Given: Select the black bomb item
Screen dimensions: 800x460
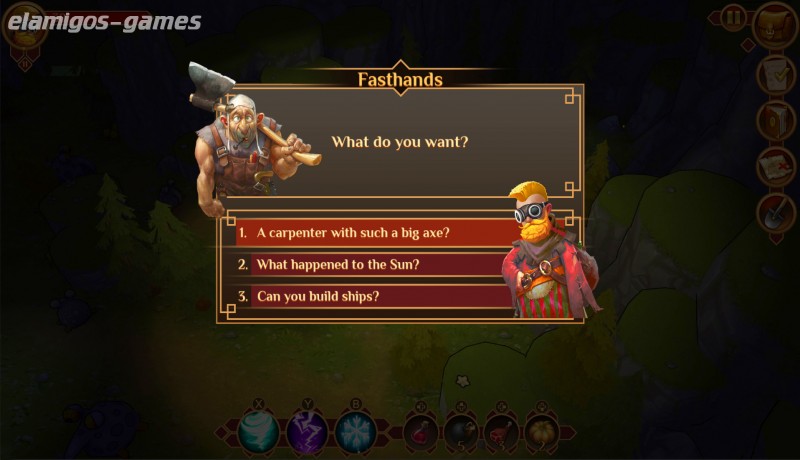Looking at the screenshot, I should [461, 432].
